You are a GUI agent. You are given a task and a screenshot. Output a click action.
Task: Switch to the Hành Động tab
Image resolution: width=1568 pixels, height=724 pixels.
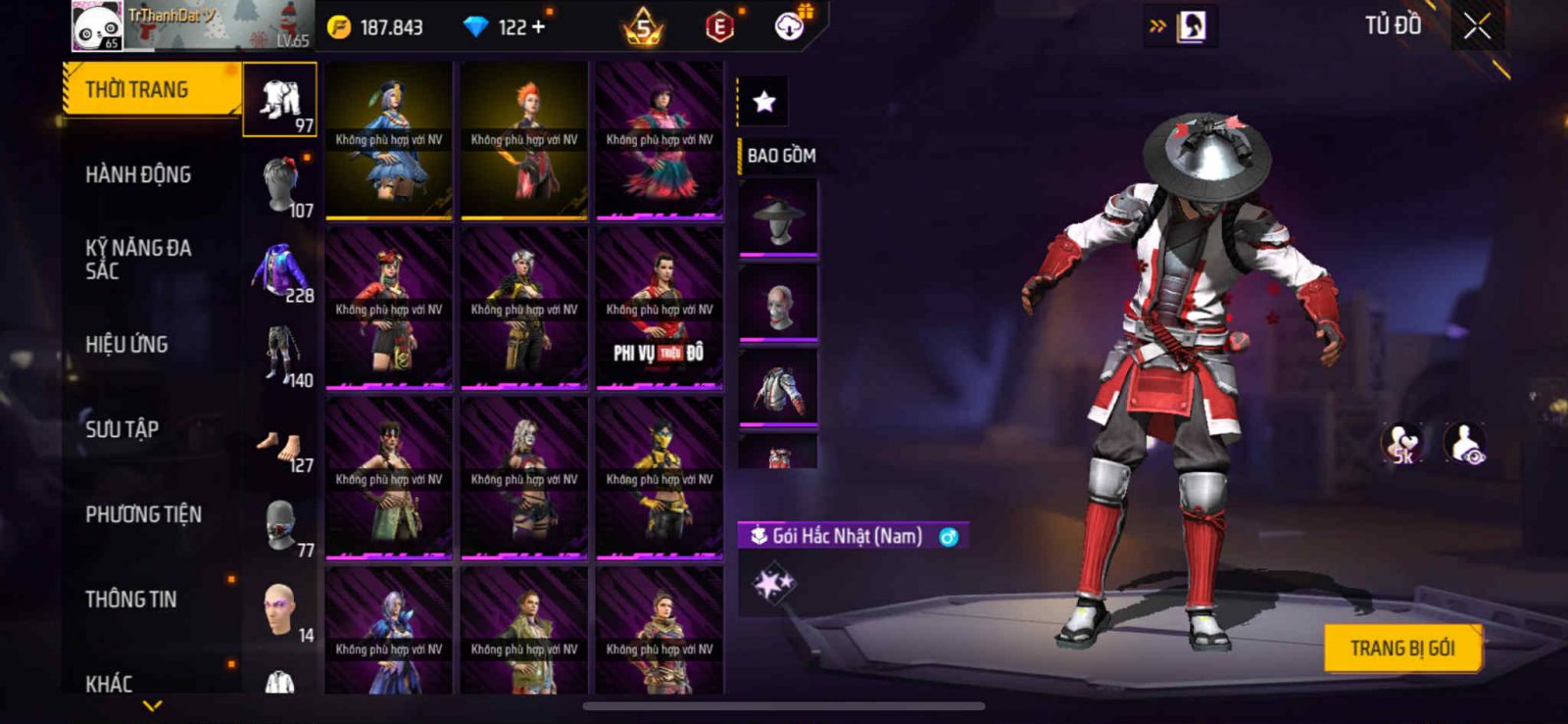pos(139,174)
